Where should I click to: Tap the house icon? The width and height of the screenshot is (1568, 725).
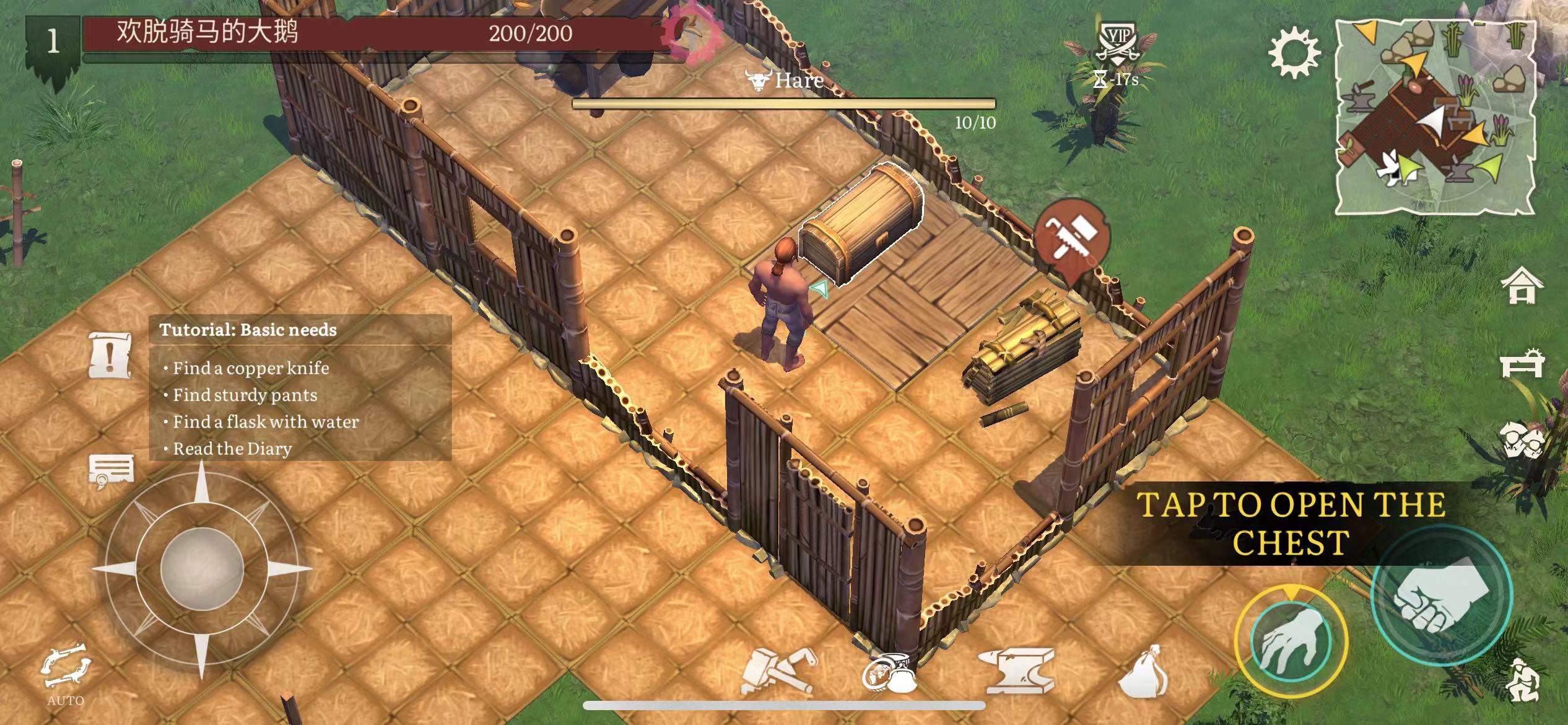1522,286
